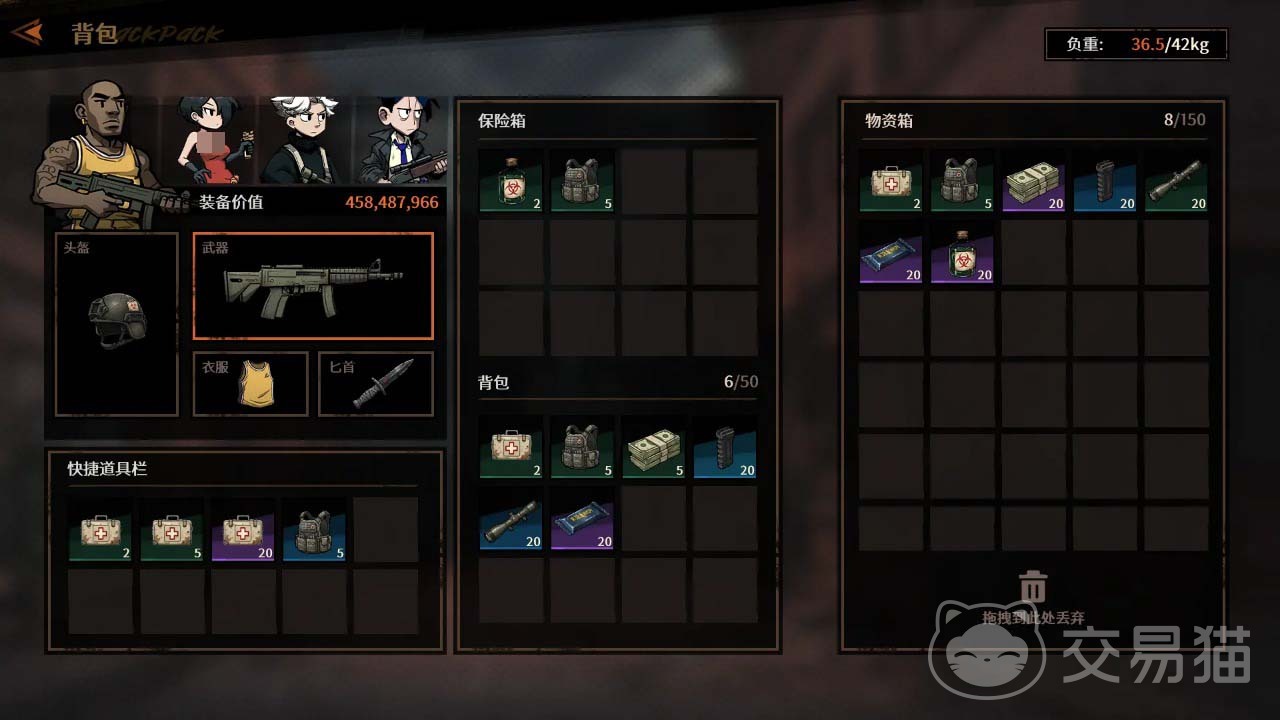Select the biohazard bottle in the supply box
The image size is (1280, 720).
[962, 252]
